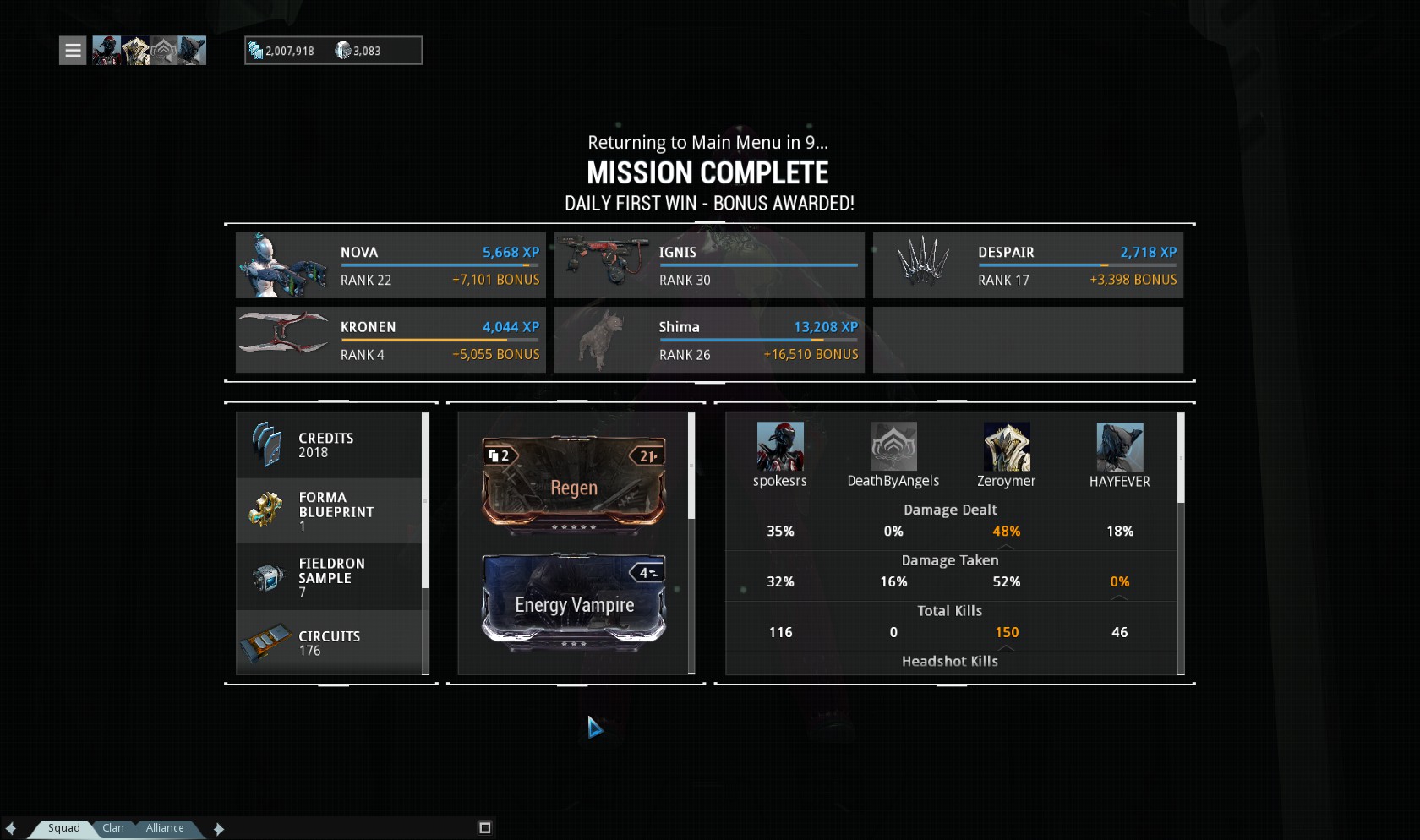This screenshot has width=1420, height=840.
Task: Select DeathByAngels player avatar
Action: (893, 447)
